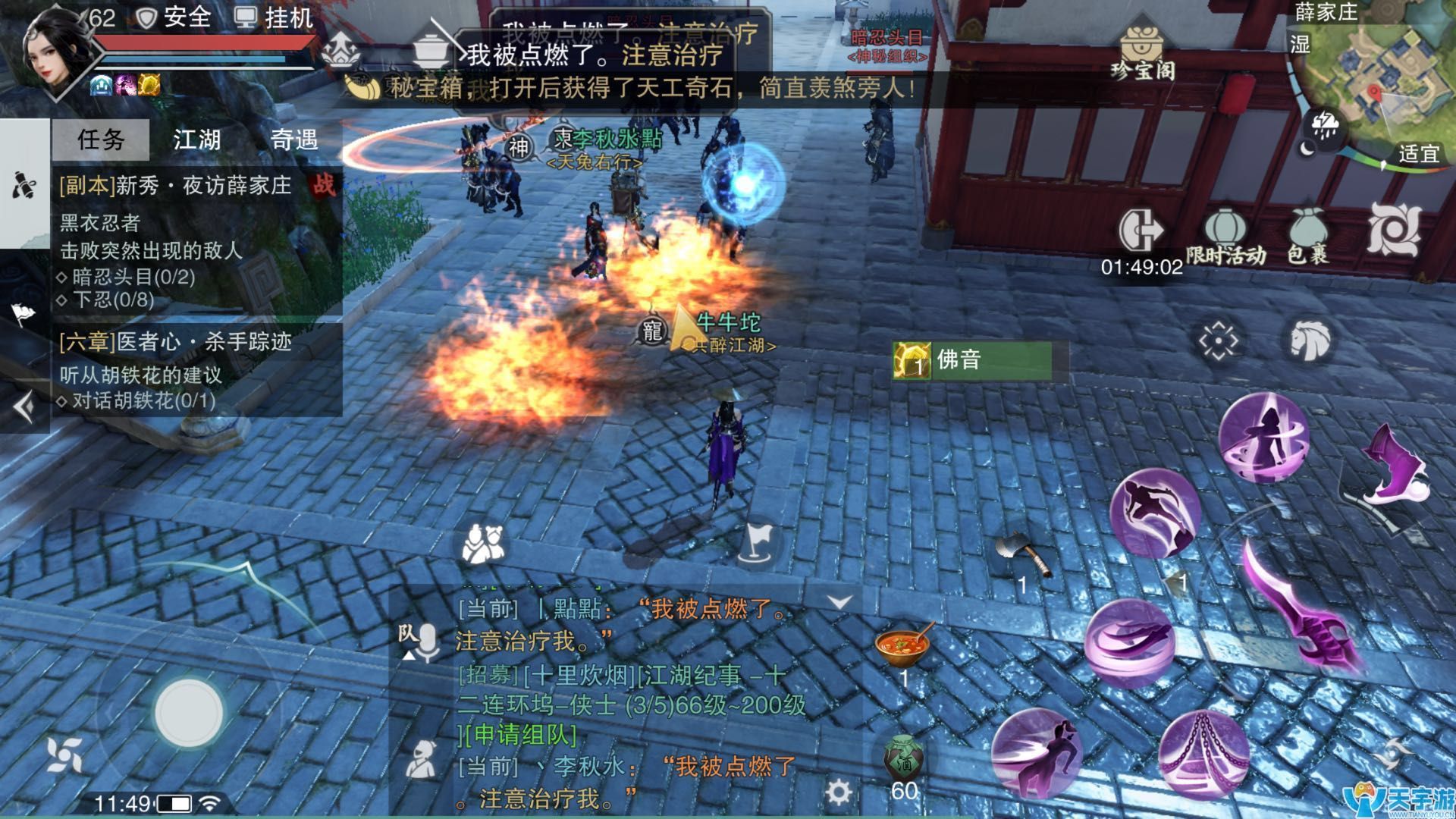The height and width of the screenshot is (819, 1456).
Task: Track the 医者心·杀手踪迹 chapter quest
Action: [176, 342]
